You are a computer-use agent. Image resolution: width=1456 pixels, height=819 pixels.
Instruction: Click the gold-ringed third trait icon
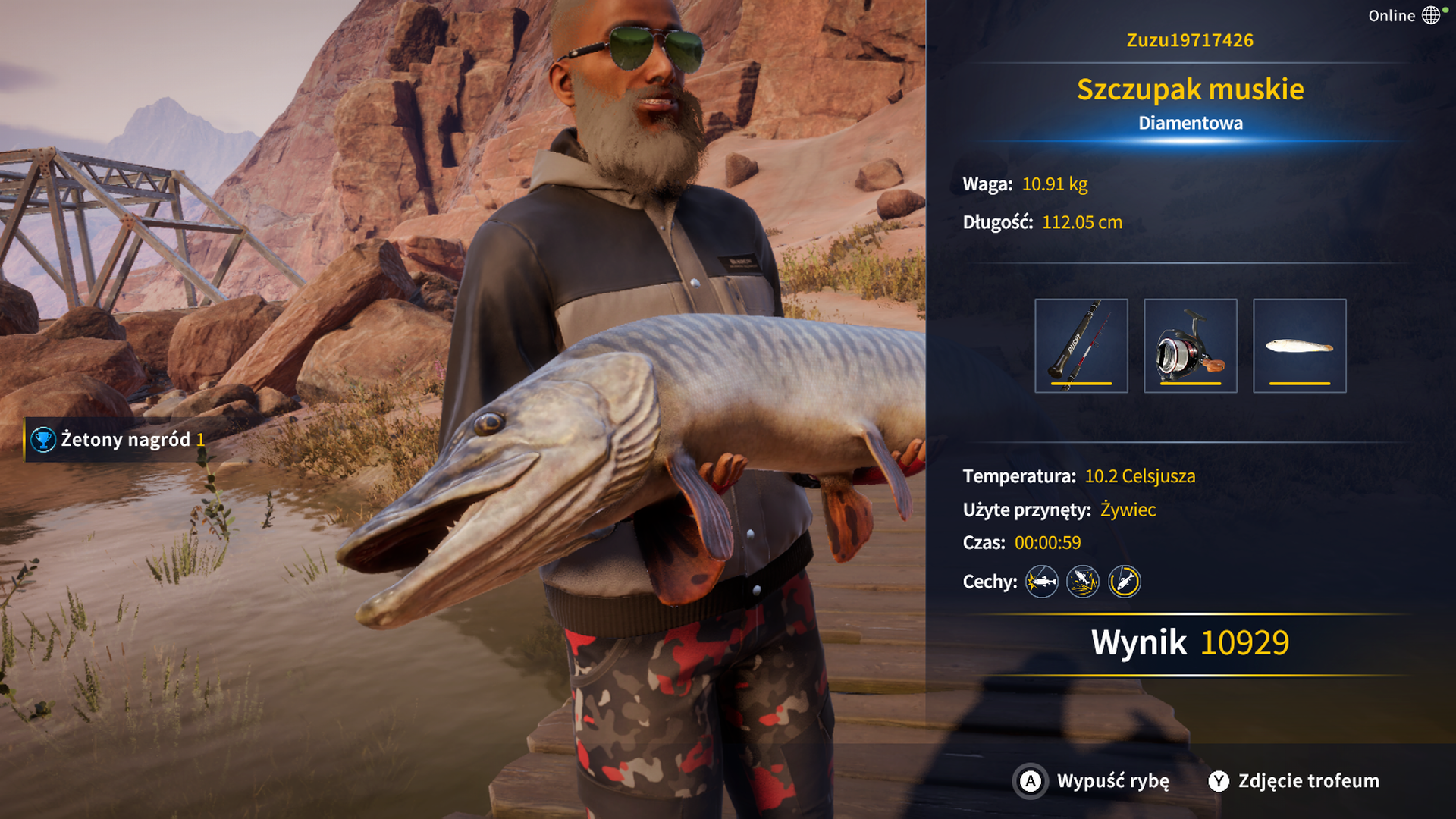[1125, 582]
